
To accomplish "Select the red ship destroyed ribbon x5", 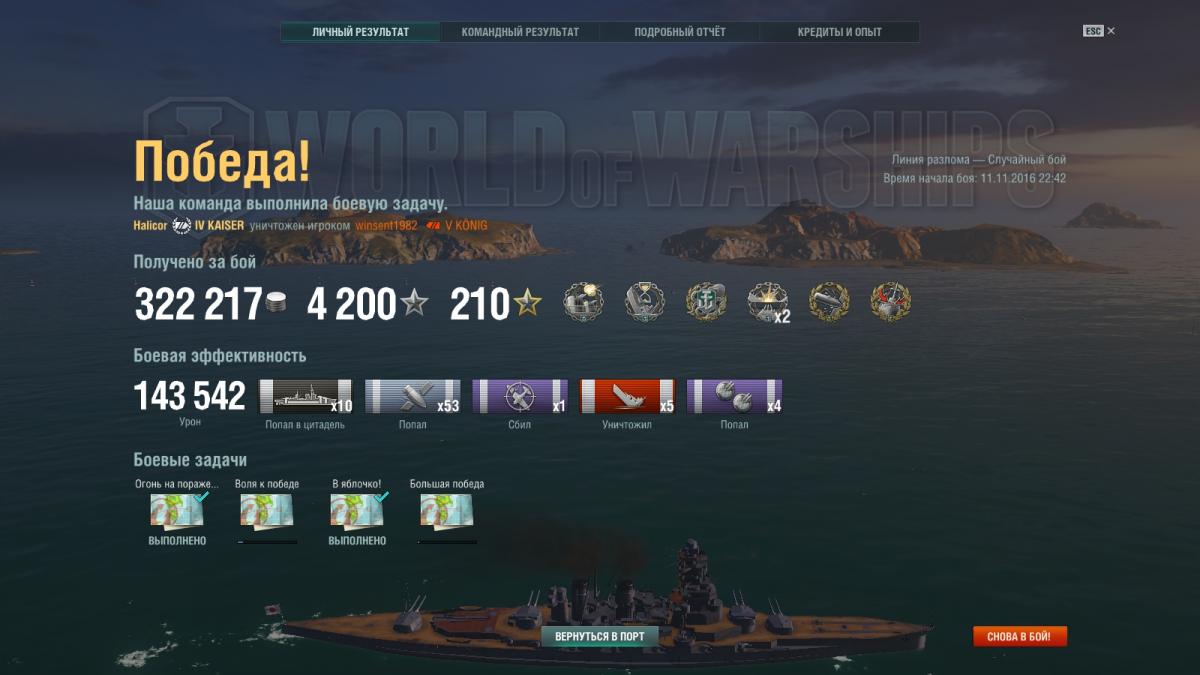I will (x=627, y=396).
